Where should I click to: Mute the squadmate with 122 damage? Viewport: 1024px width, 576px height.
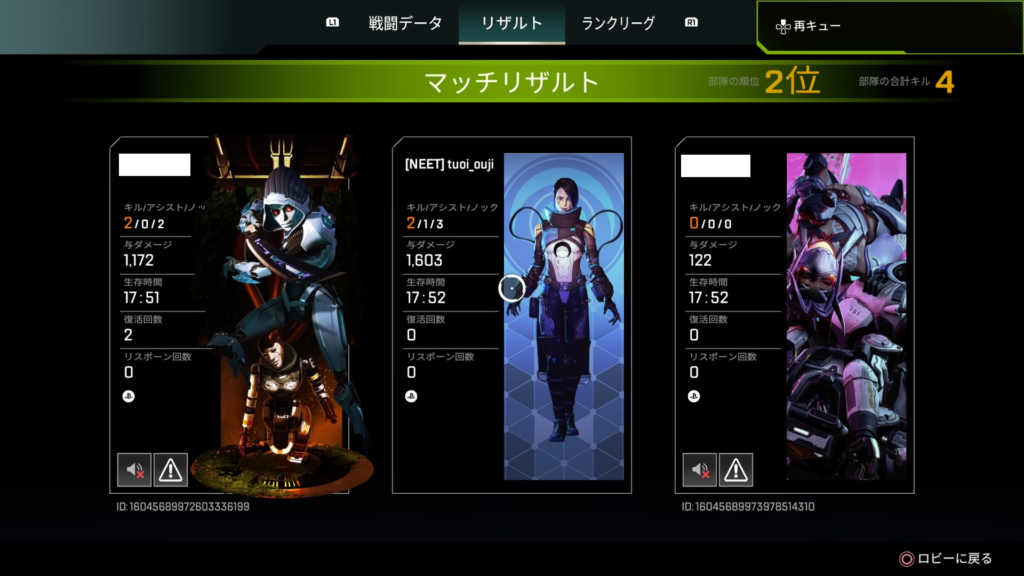point(699,468)
